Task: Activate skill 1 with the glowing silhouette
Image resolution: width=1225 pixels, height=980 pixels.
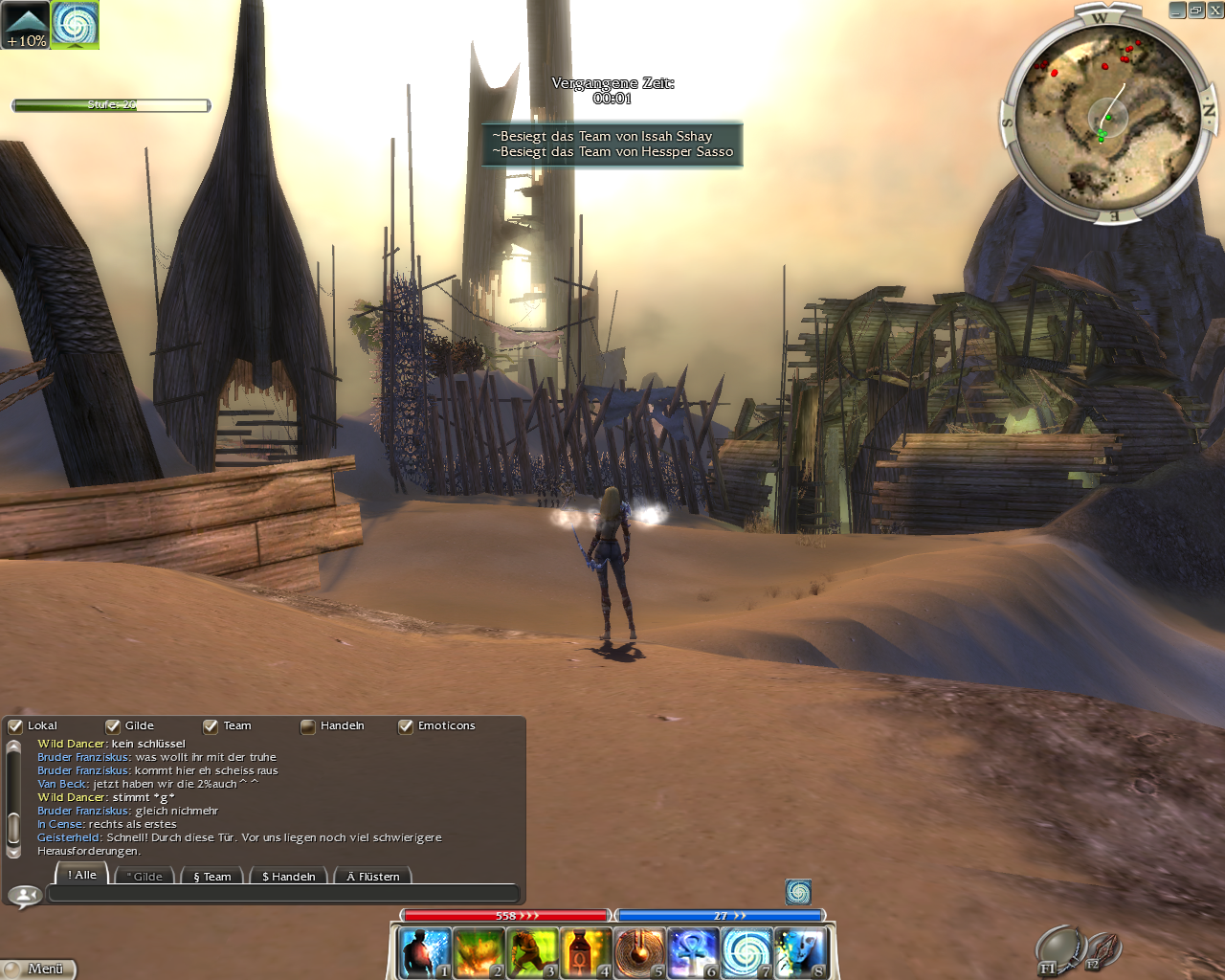Action: click(x=424, y=953)
